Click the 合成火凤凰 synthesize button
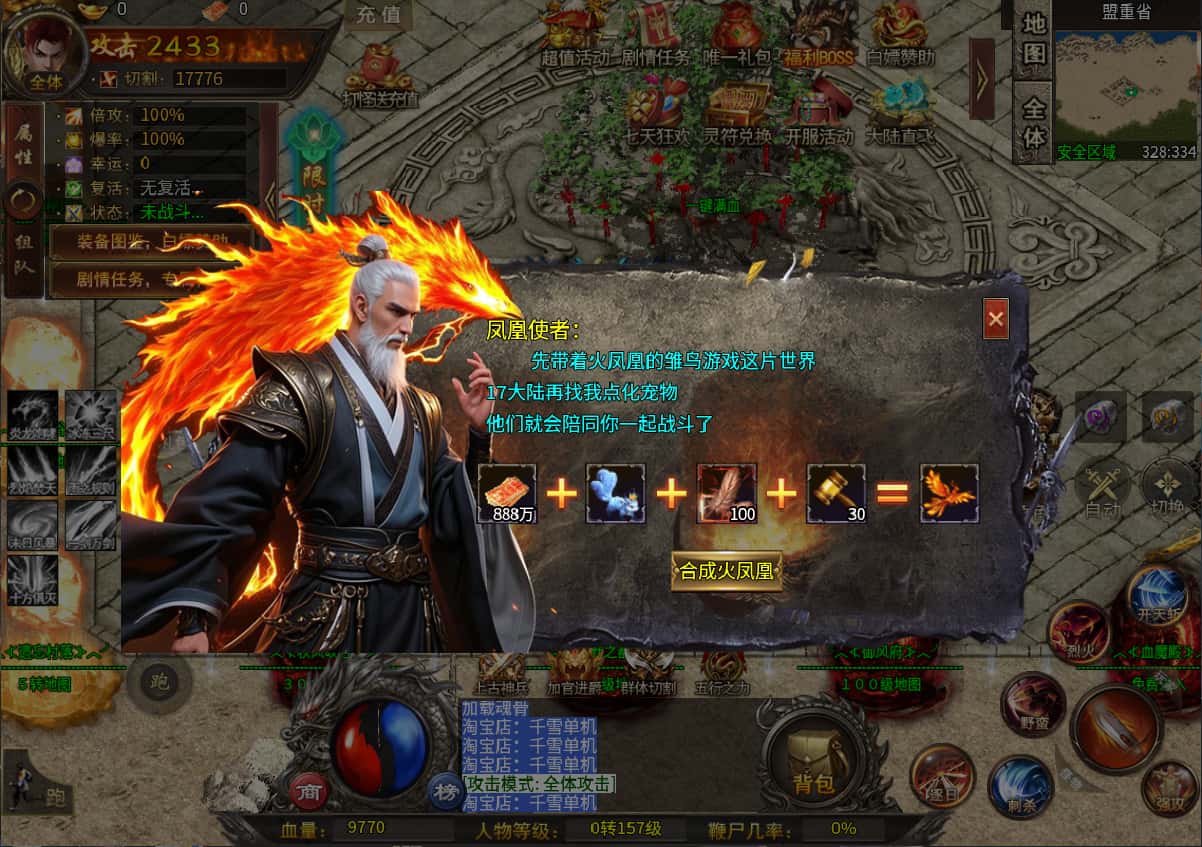The height and width of the screenshot is (847, 1202). click(726, 571)
